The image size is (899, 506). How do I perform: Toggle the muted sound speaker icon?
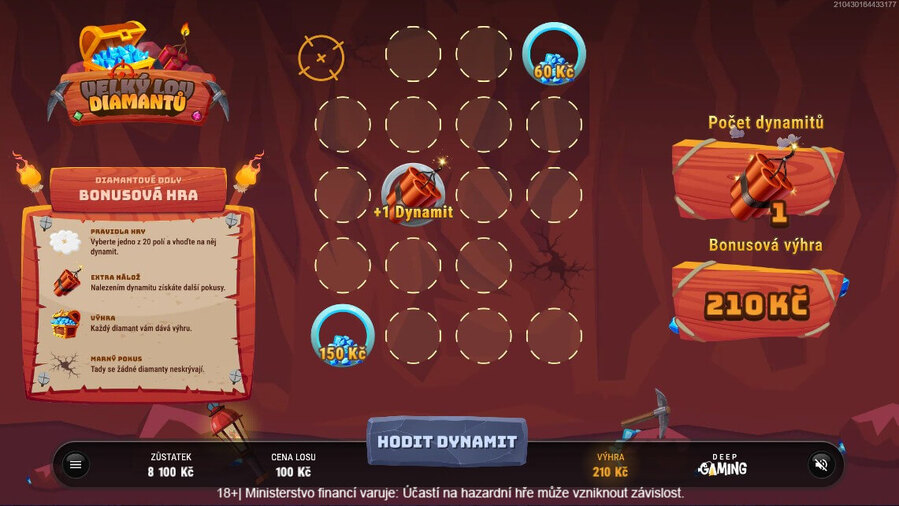(x=821, y=464)
